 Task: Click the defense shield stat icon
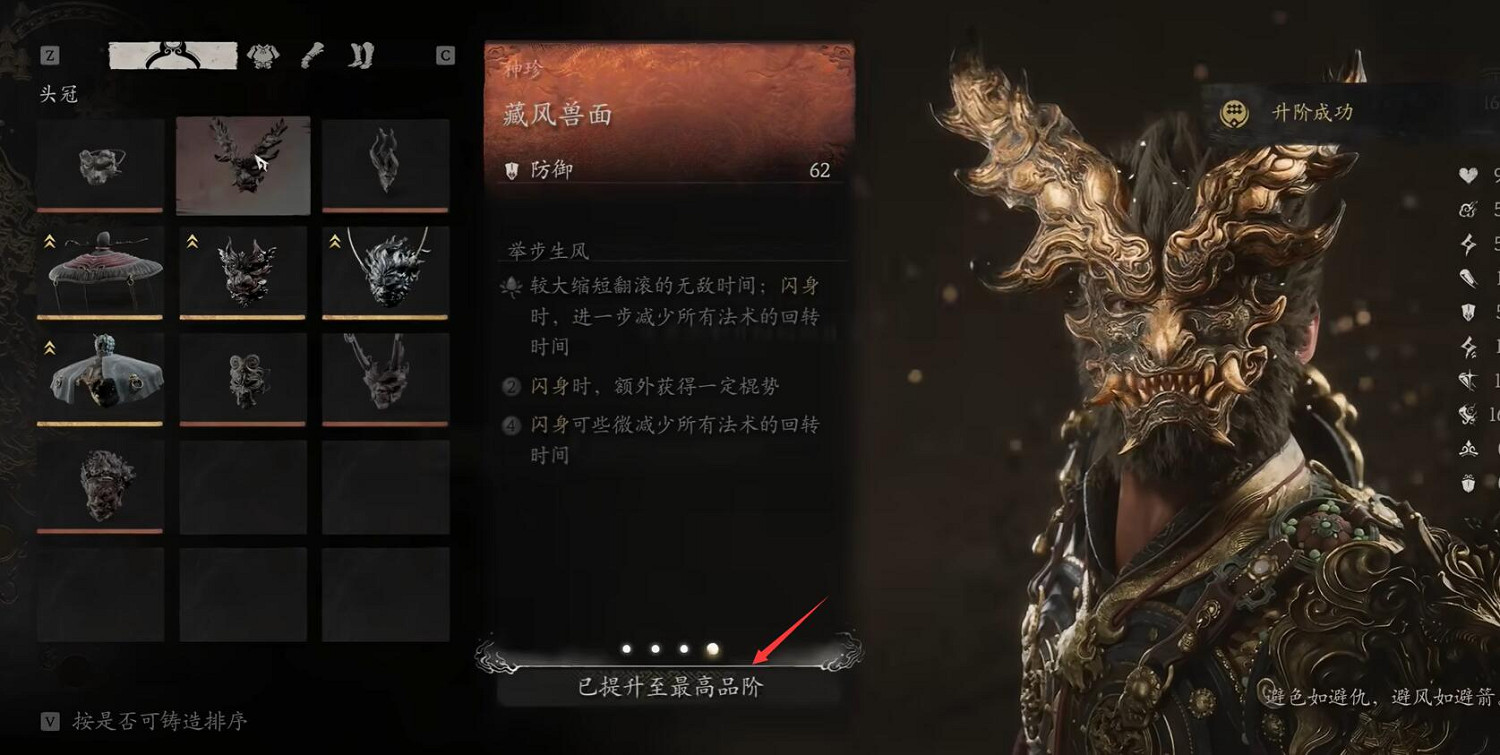tap(1466, 312)
